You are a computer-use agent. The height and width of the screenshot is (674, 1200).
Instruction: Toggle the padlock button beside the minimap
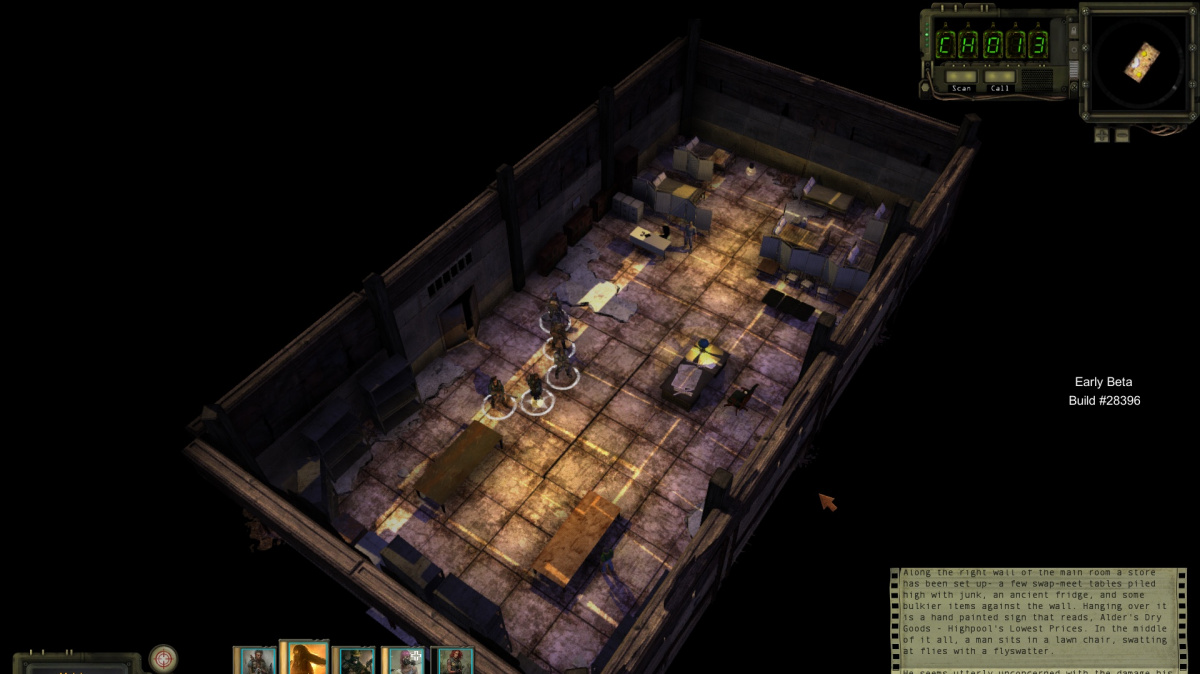1073,31
